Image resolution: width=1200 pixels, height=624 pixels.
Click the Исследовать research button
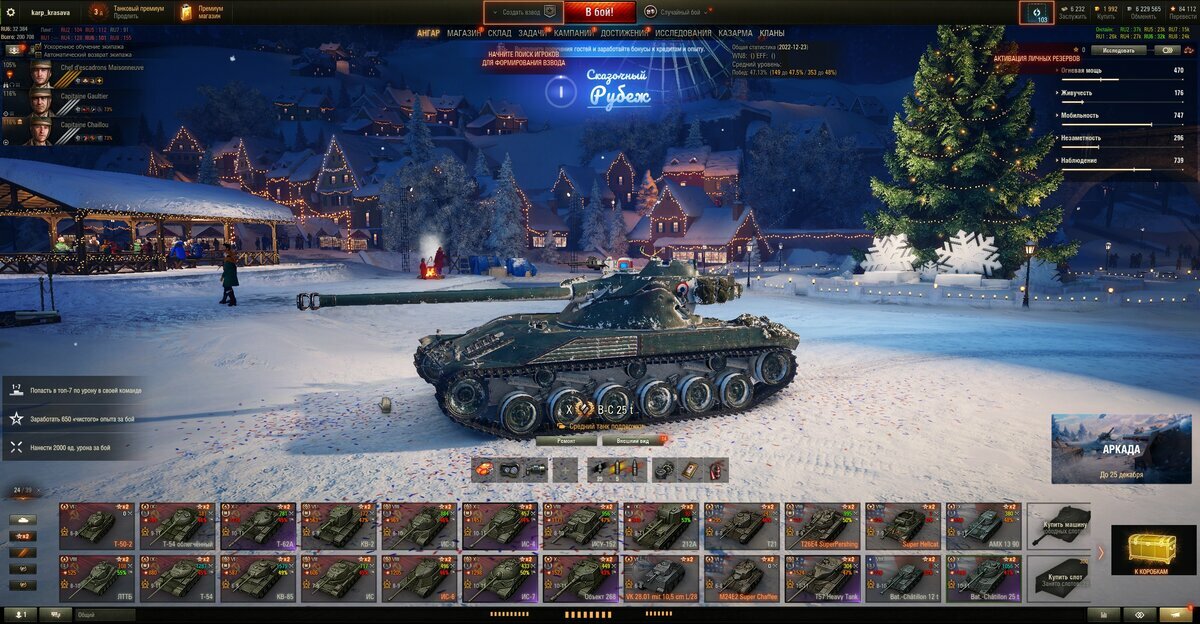click(1117, 49)
